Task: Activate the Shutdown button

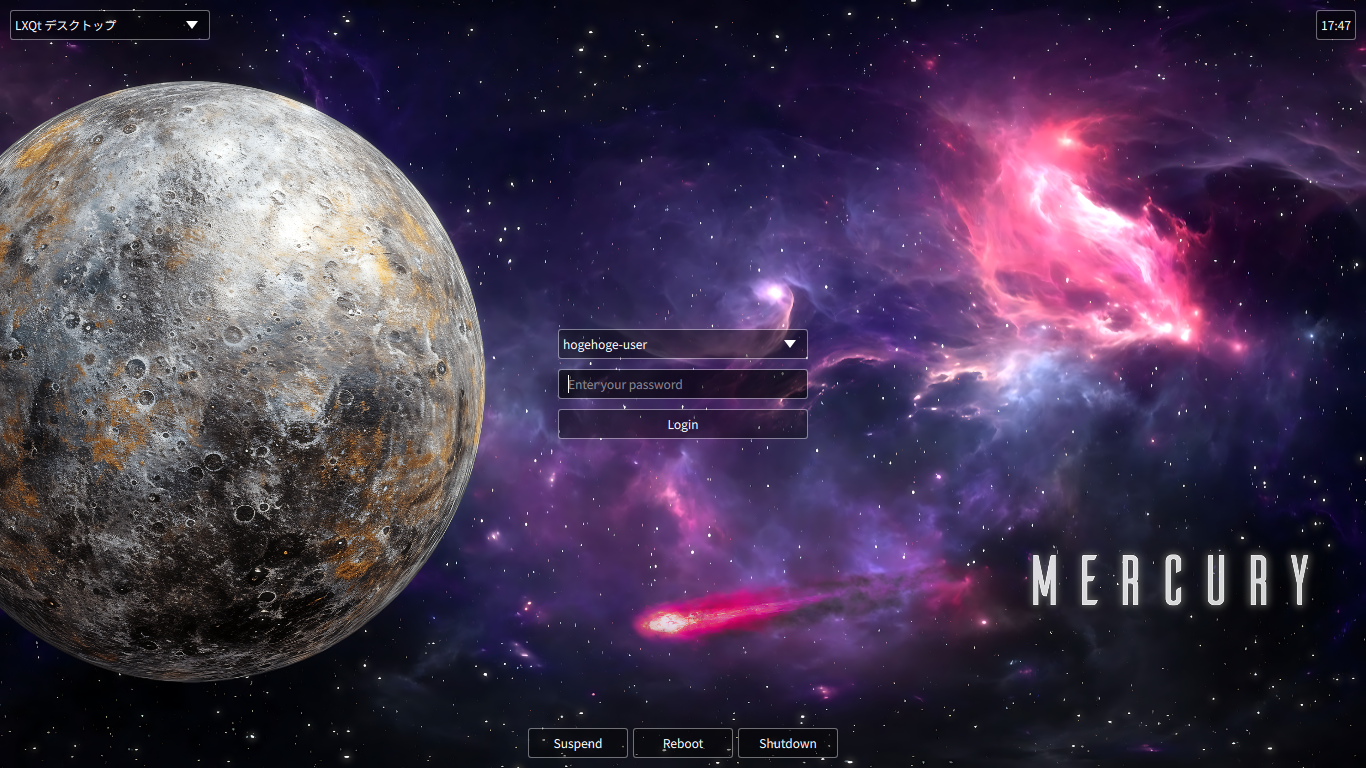Action: [x=787, y=743]
